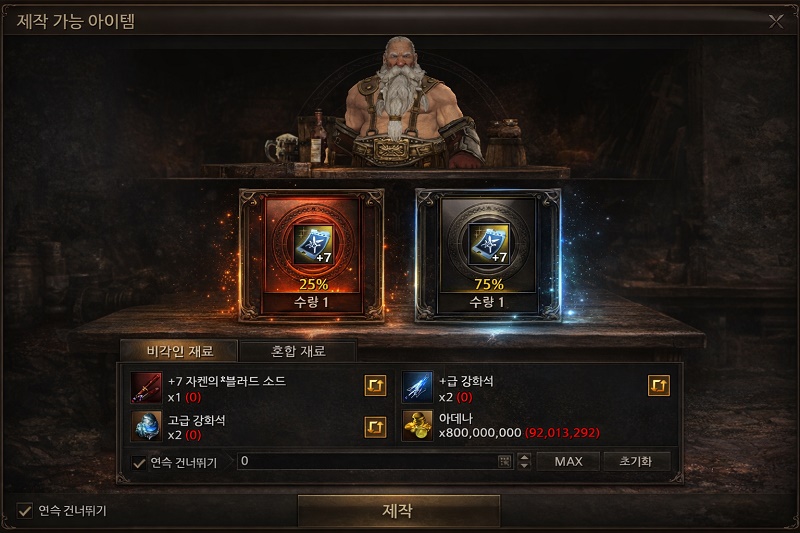Screen dimensions: 800x533
Task: Click the 제작 craft button
Action: (x=398, y=511)
